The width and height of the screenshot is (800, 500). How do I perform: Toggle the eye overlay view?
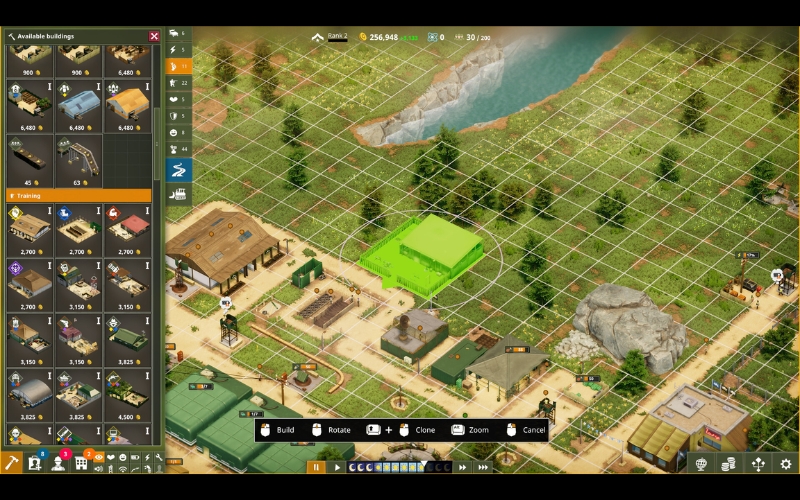tap(98, 458)
